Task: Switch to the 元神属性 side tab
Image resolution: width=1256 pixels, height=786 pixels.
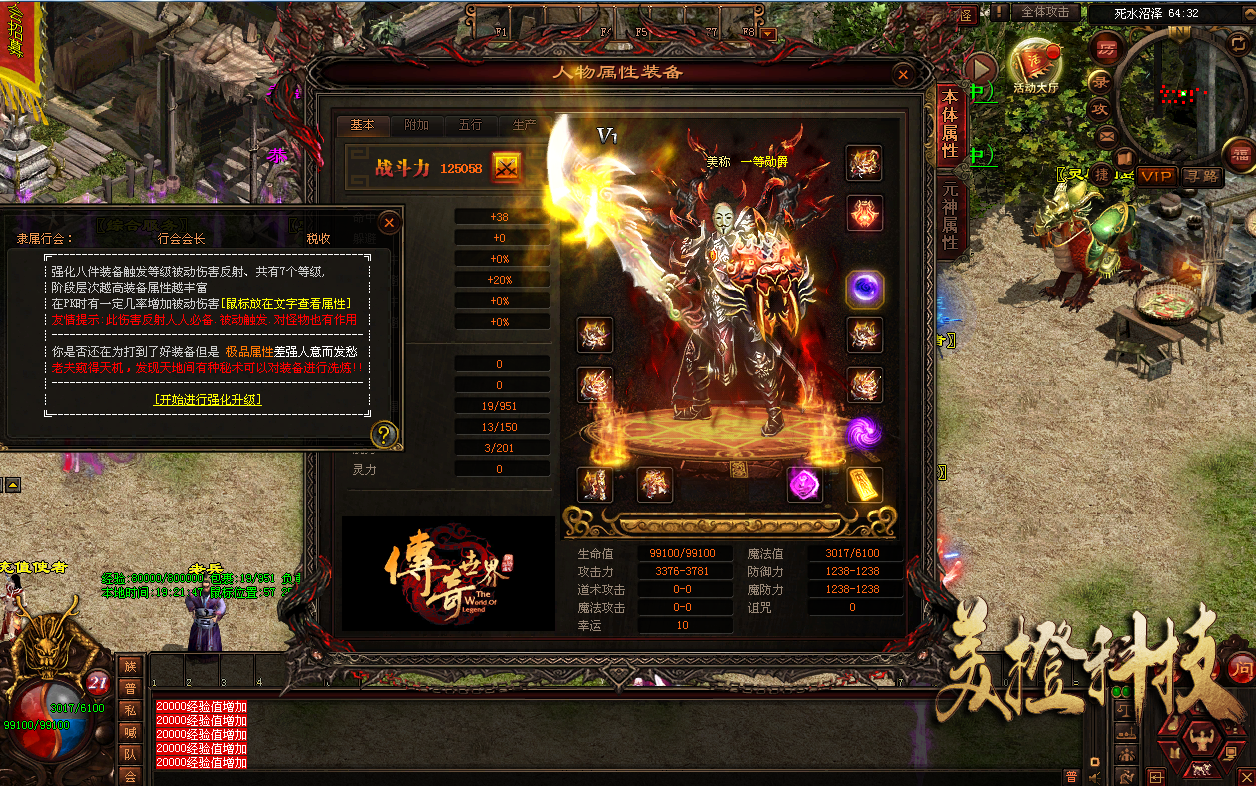Action: (950, 214)
